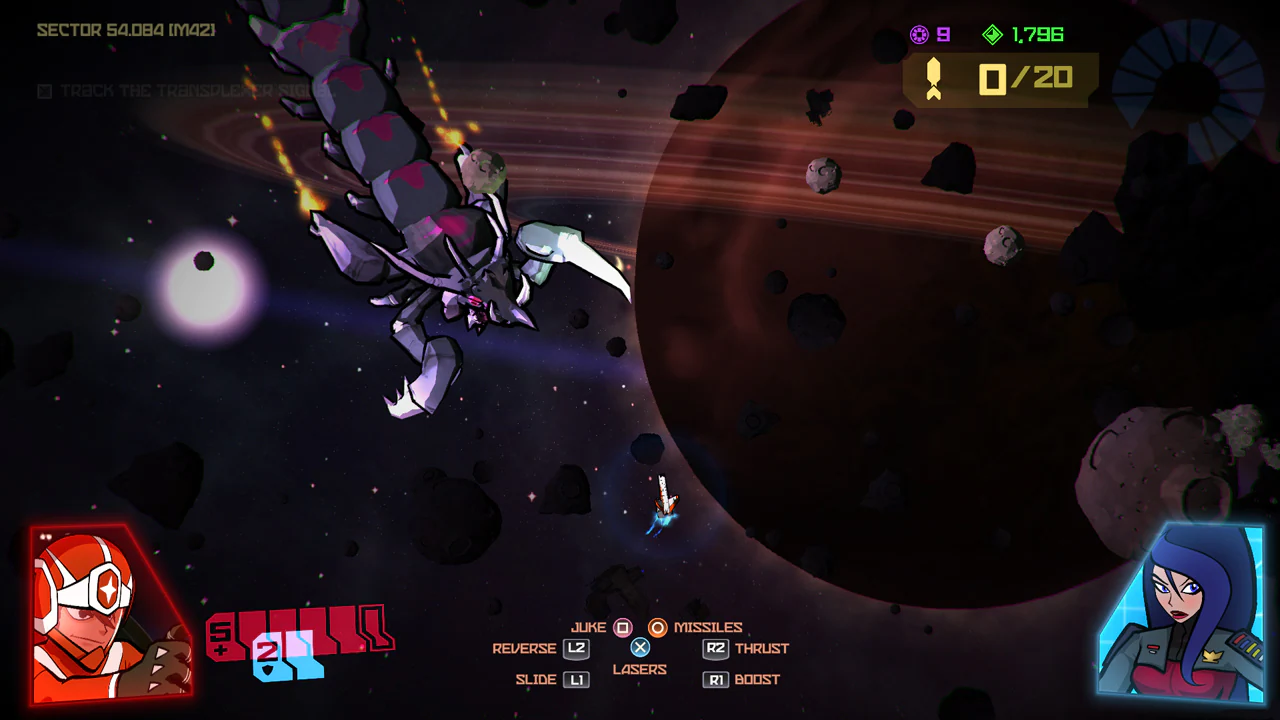This screenshot has width=1280, height=720.
Task: Click the purple crash coin icon
Action: (919, 34)
